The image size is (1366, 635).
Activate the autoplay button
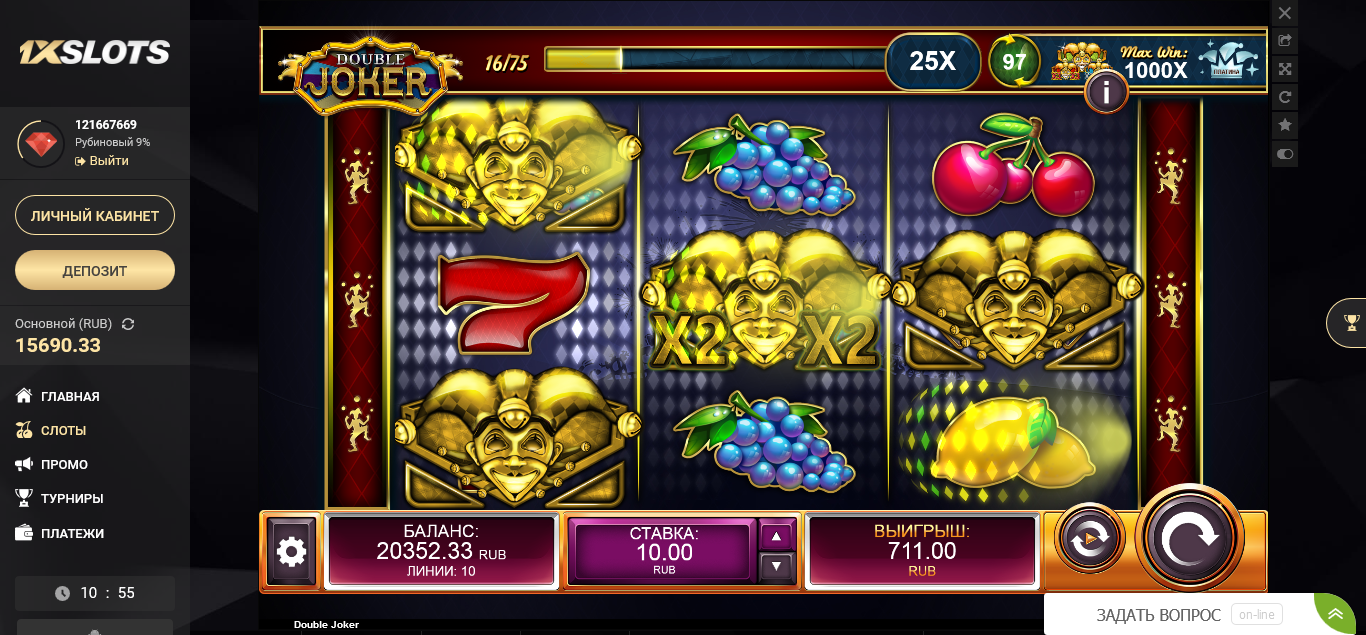(x=1089, y=539)
